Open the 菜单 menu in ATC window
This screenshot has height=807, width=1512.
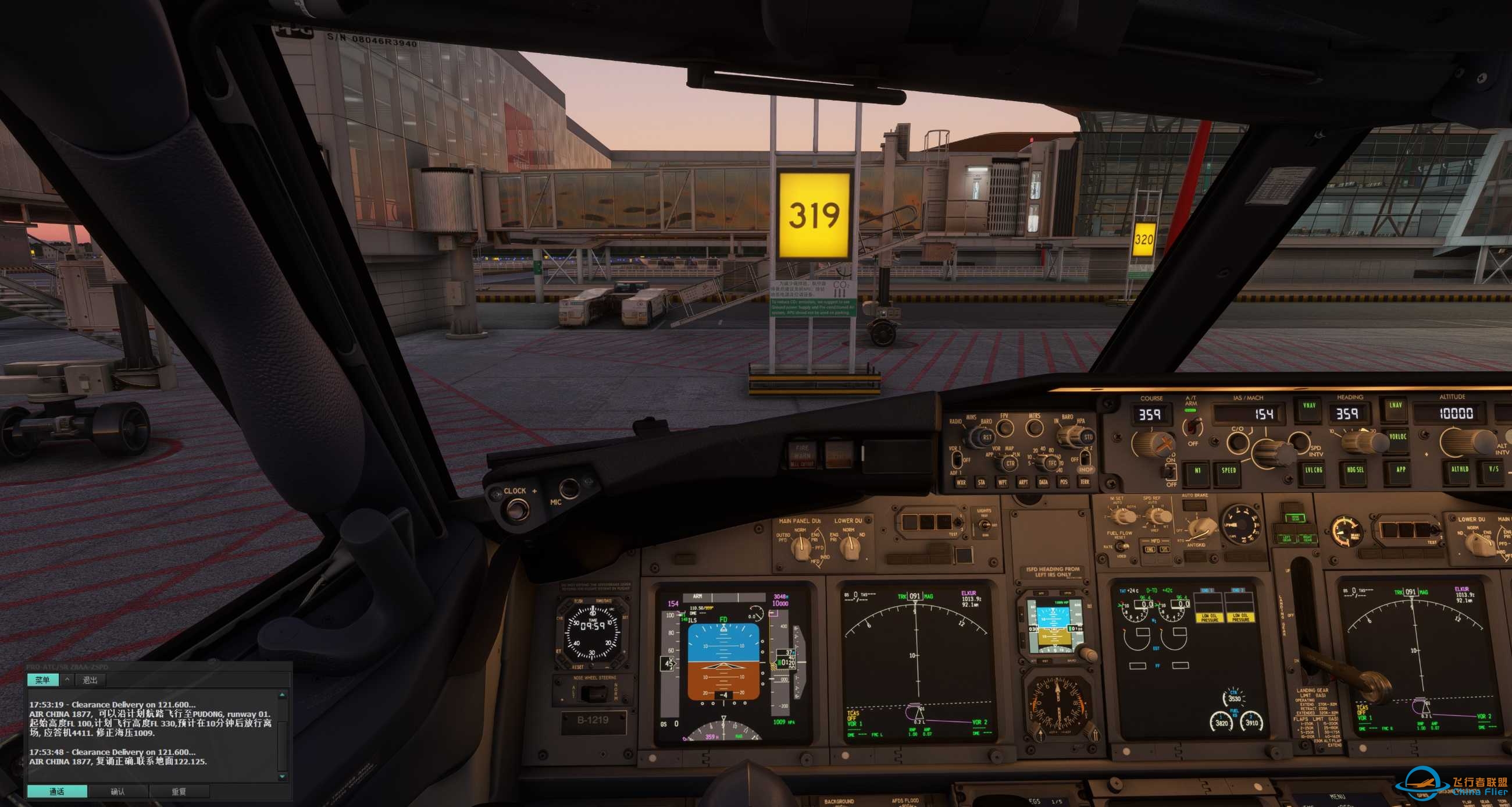point(42,680)
